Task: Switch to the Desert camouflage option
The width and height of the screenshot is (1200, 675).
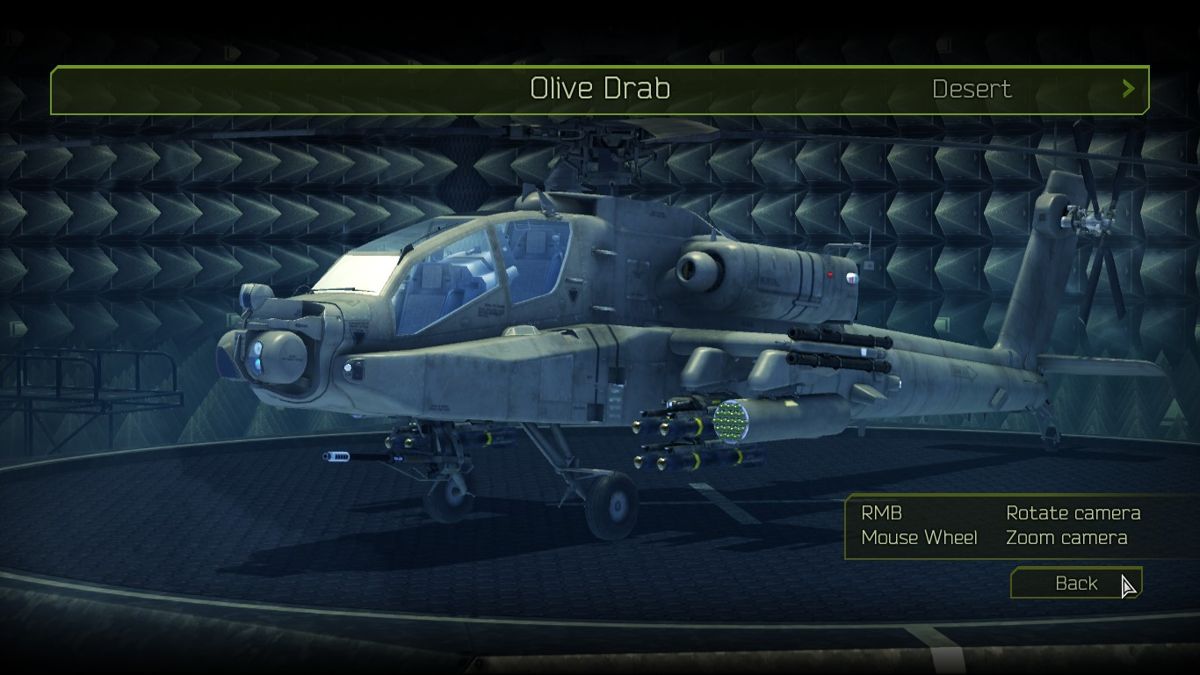Action: pyautogui.click(x=971, y=89)
